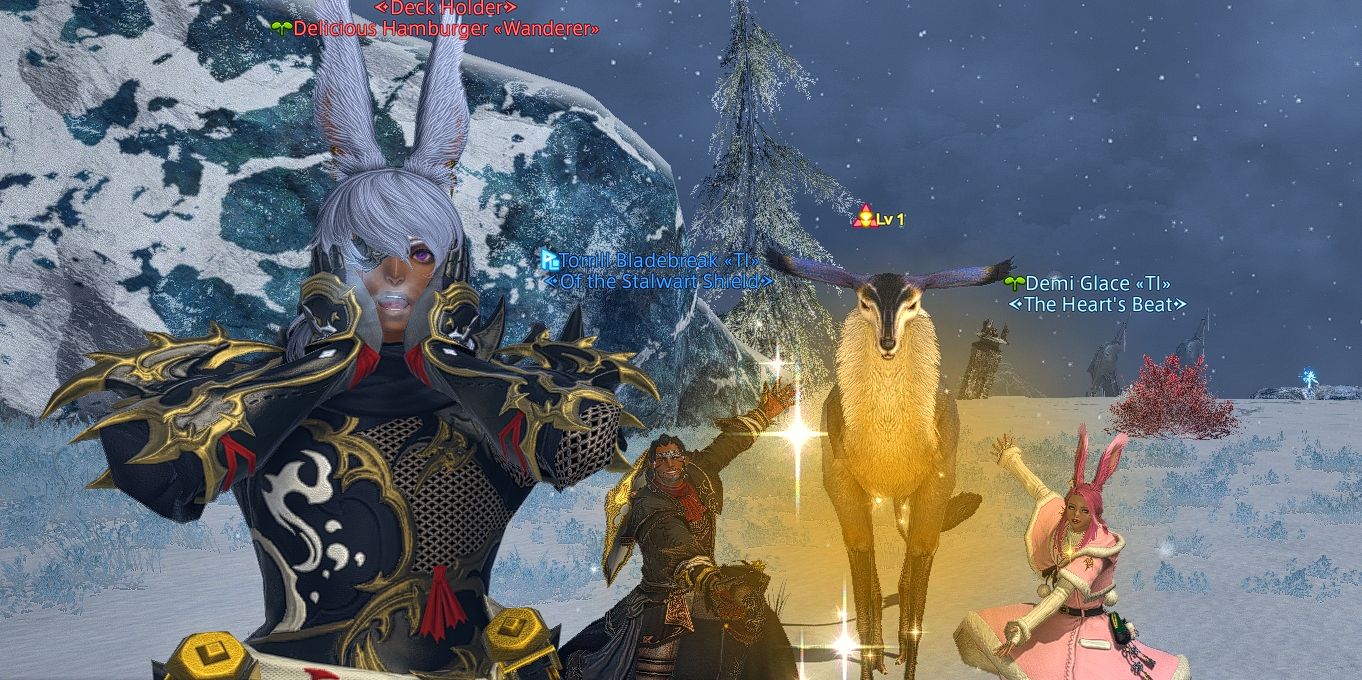Select the Demi Glace player nameplate
This screenshot has width=1362, height=680.
click(x=1097, y=284)
